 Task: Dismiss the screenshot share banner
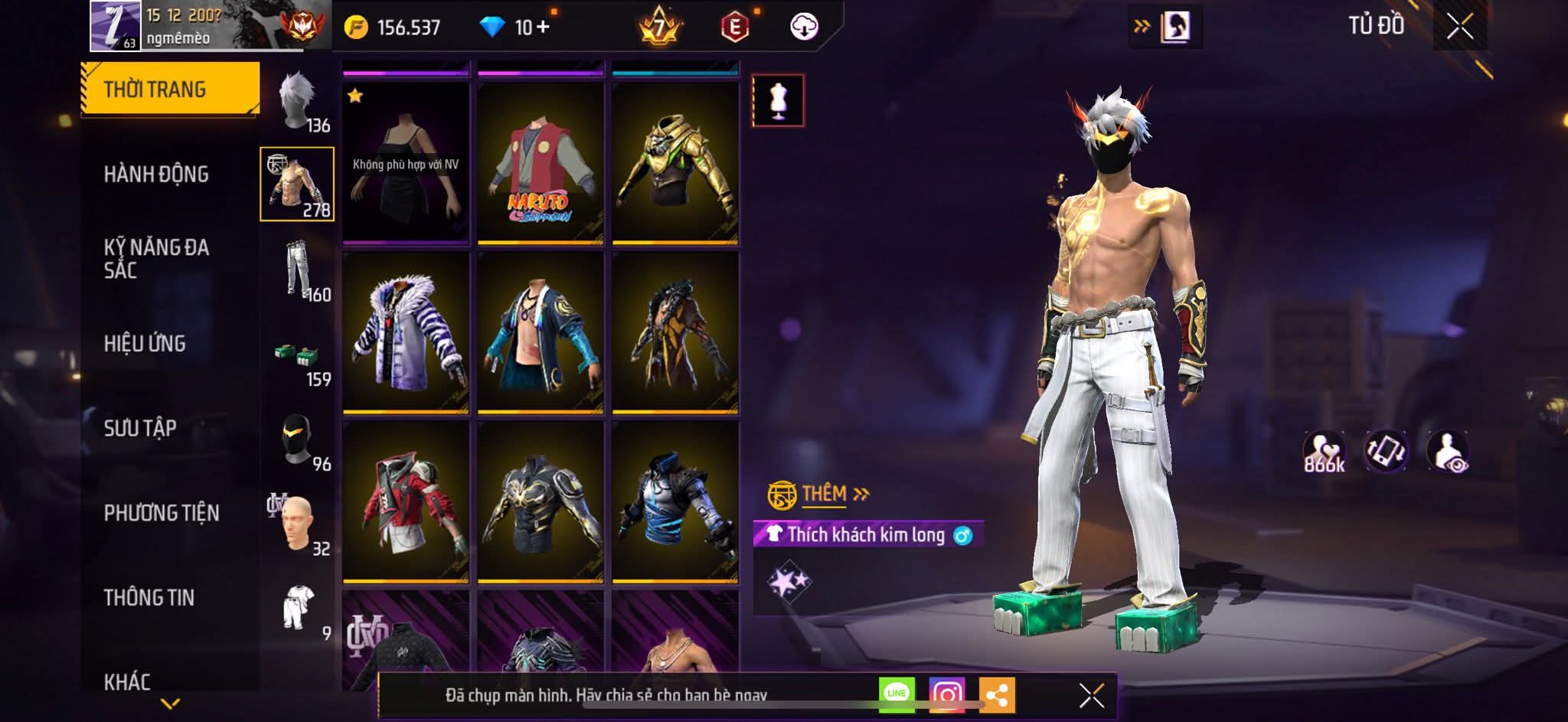tap(1091, 695)
